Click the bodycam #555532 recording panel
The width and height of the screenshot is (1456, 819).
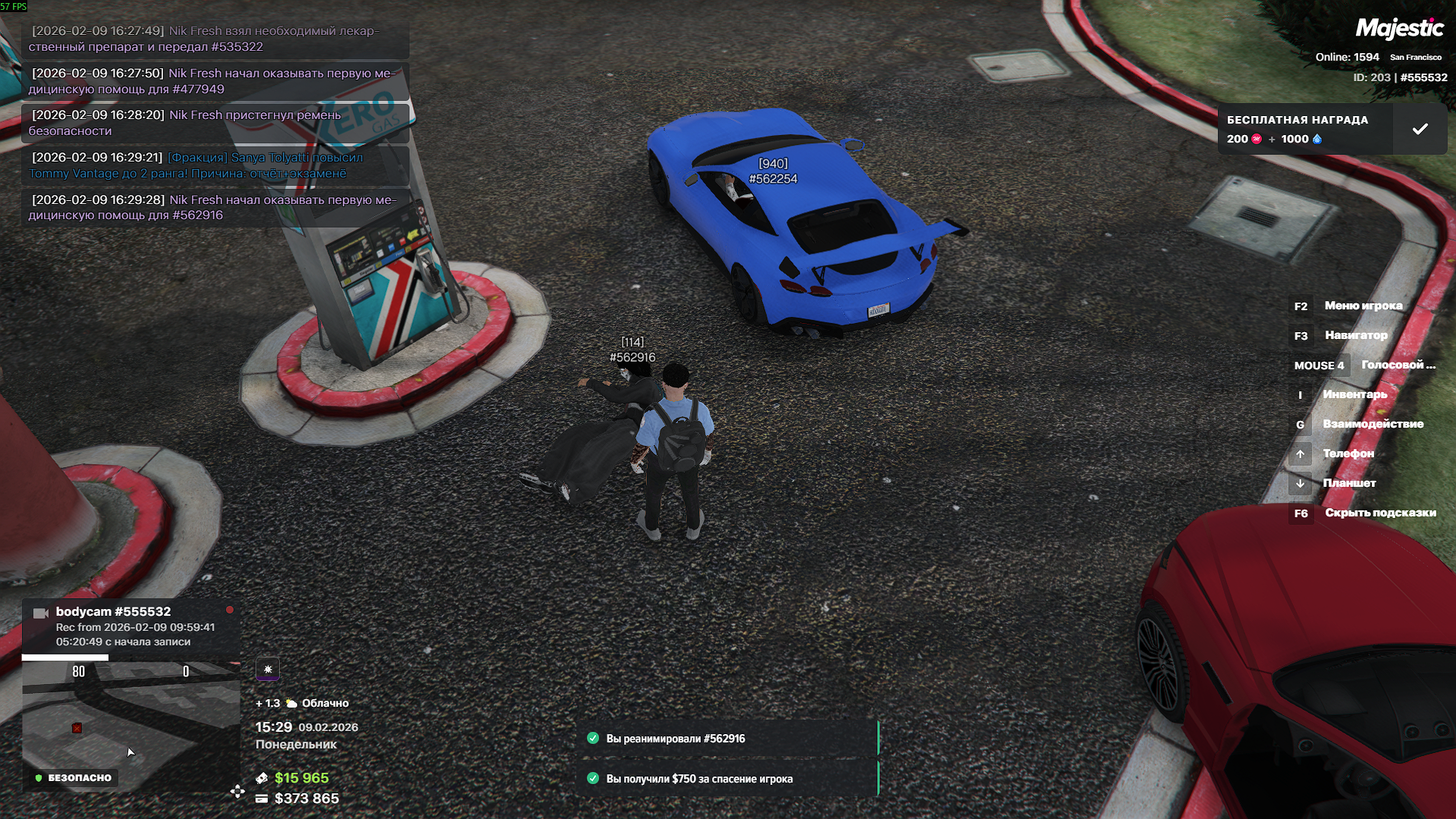[x=130, y=626]
